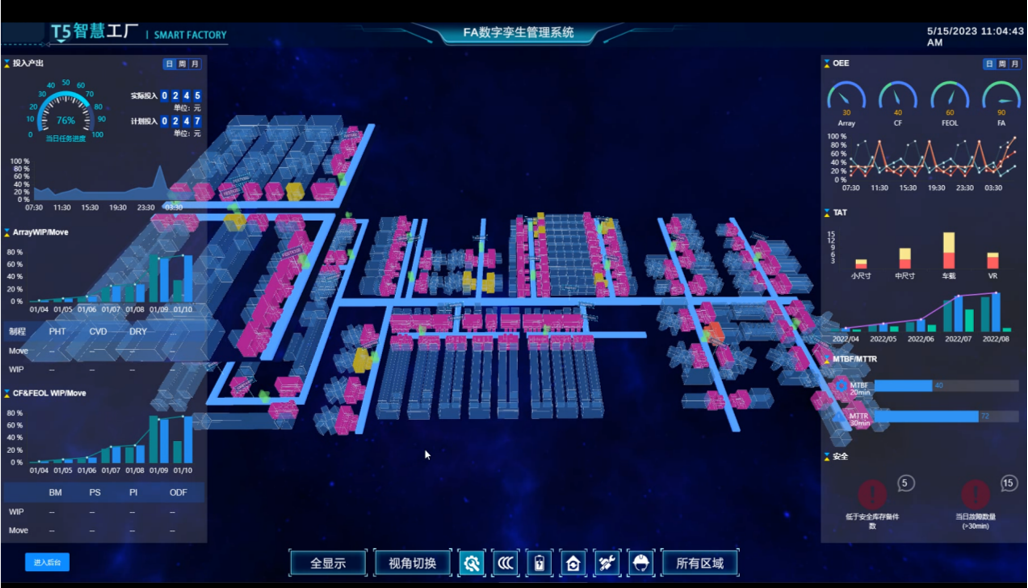
Task: Click the low safety stock alert icon
Action: click(872, 493)
